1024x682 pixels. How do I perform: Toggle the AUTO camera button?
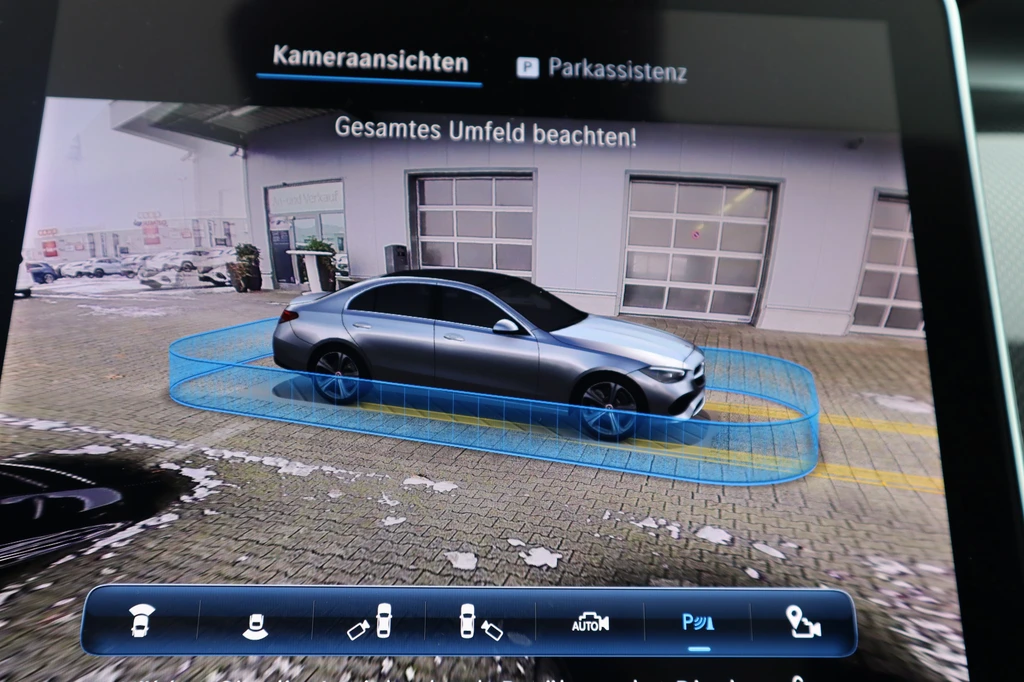pos(590,624)
